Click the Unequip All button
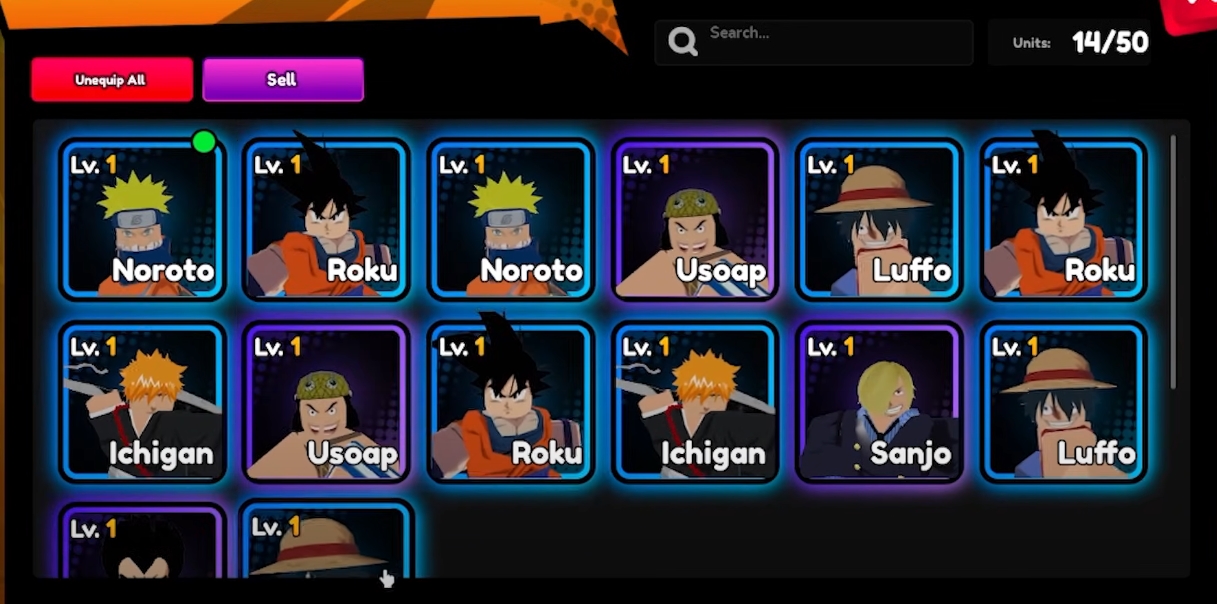The height and width of the screenshot is (604, 1217). 111,80
